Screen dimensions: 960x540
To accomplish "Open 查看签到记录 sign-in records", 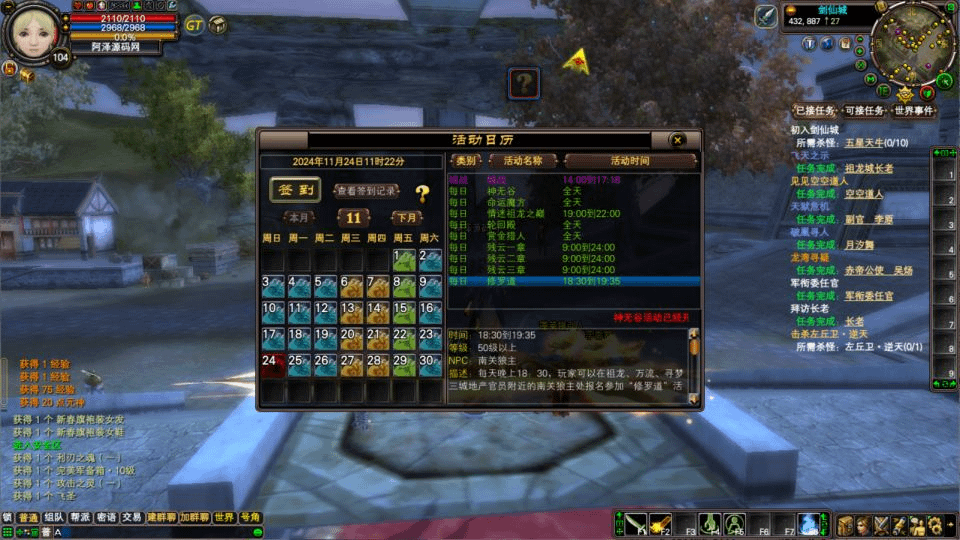I will [x=366, y=190].
